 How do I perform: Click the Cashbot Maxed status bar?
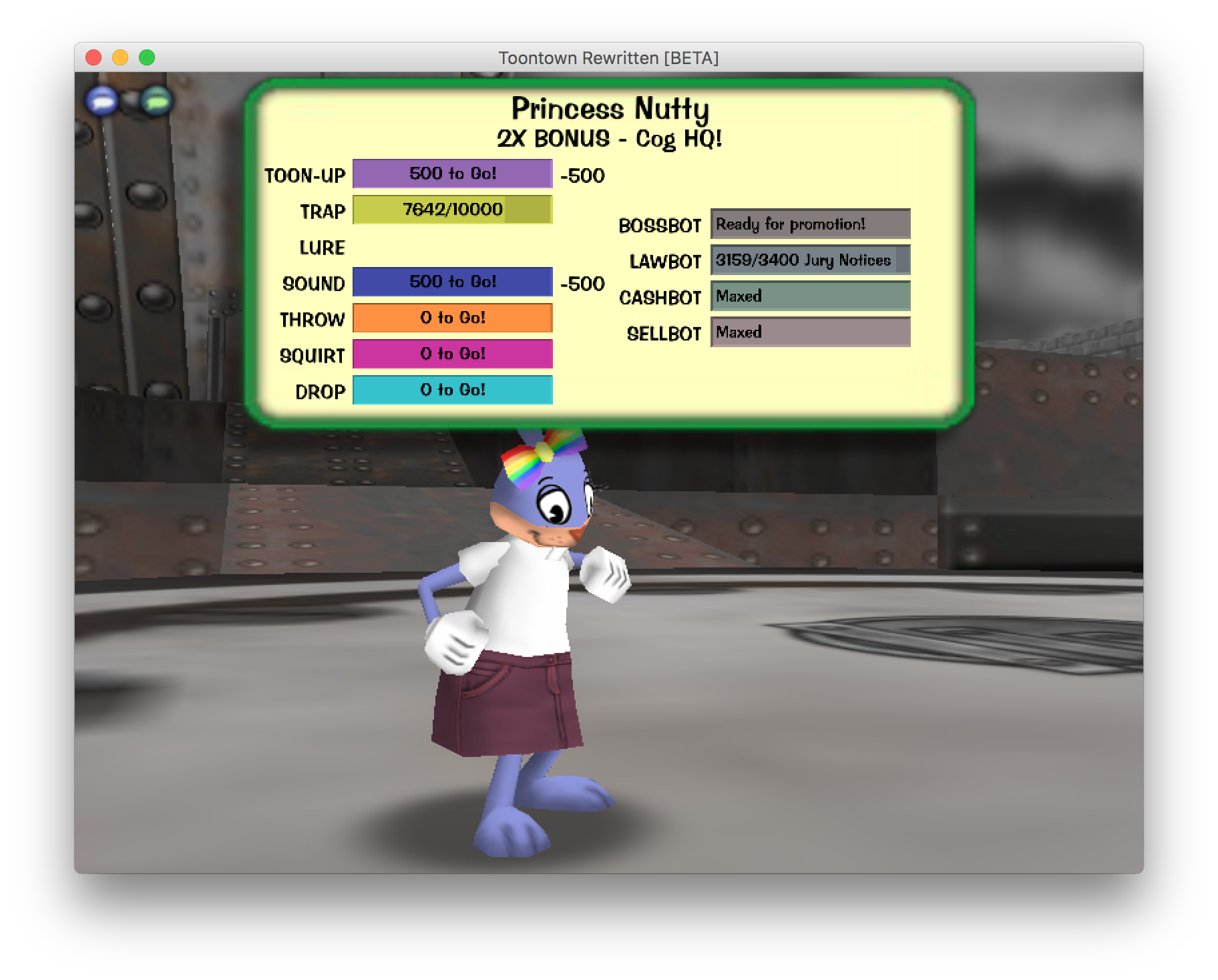pyautogui.click(x=810, y=296)
